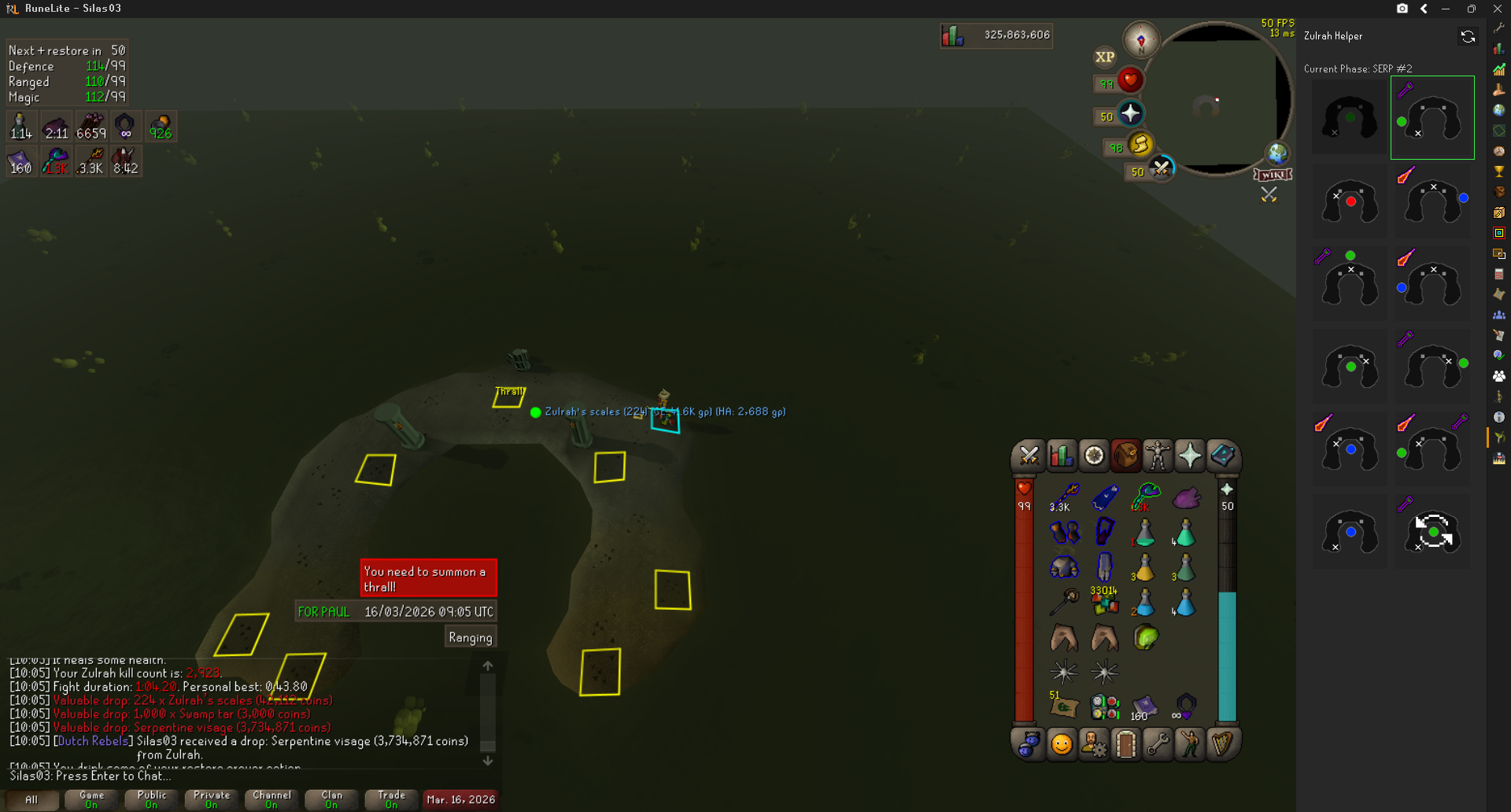
Task: Activate quick-prayers via the prayer orb
Action: pyautogui.click(x=1130, y=114)
